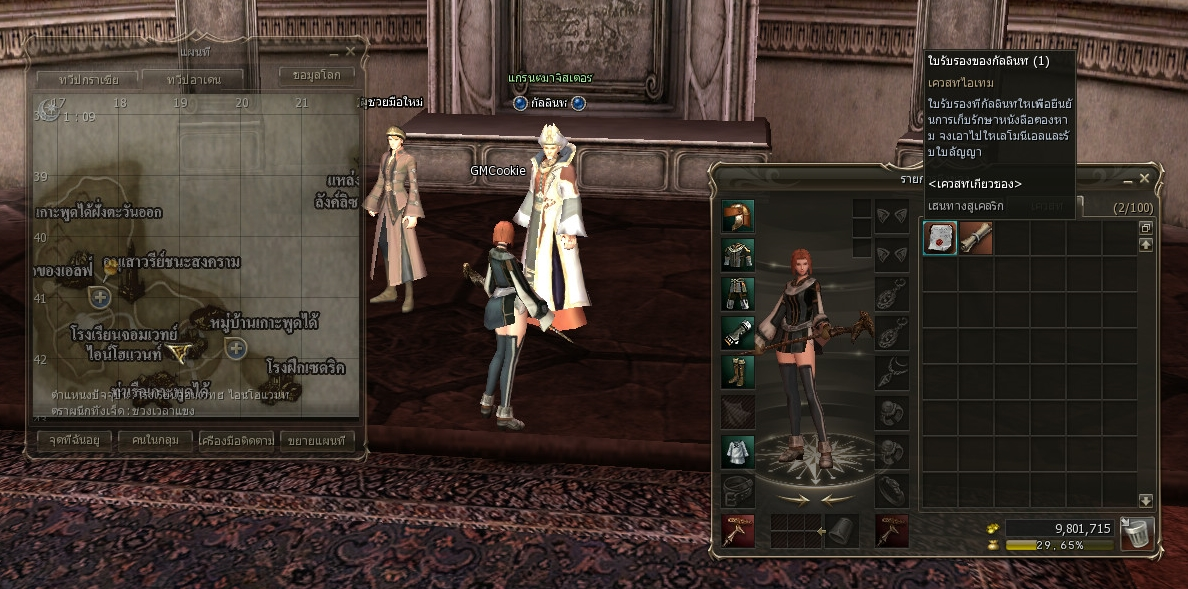The height and width of the screenshot is (589, 1188).
Task: Select the equipped gloves slot
Action: coord(738,333)
